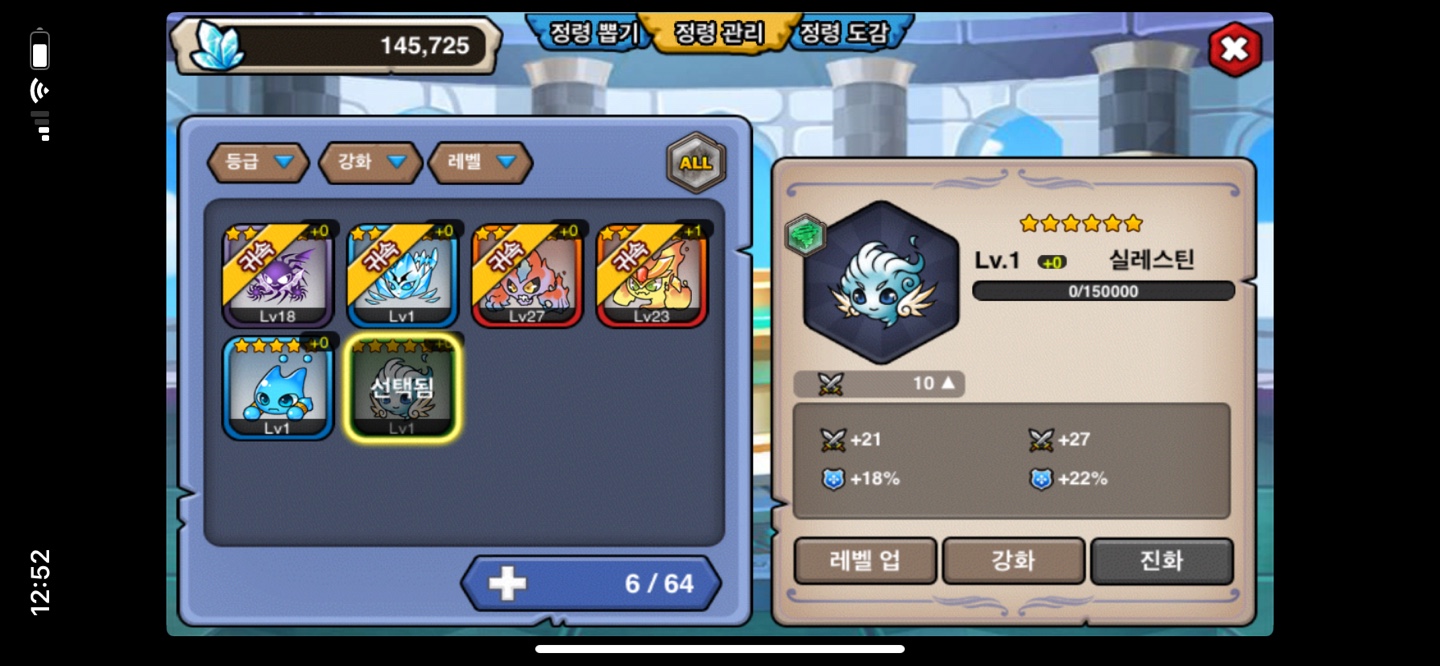Select the blue water drop spirit

pos(278,388)
